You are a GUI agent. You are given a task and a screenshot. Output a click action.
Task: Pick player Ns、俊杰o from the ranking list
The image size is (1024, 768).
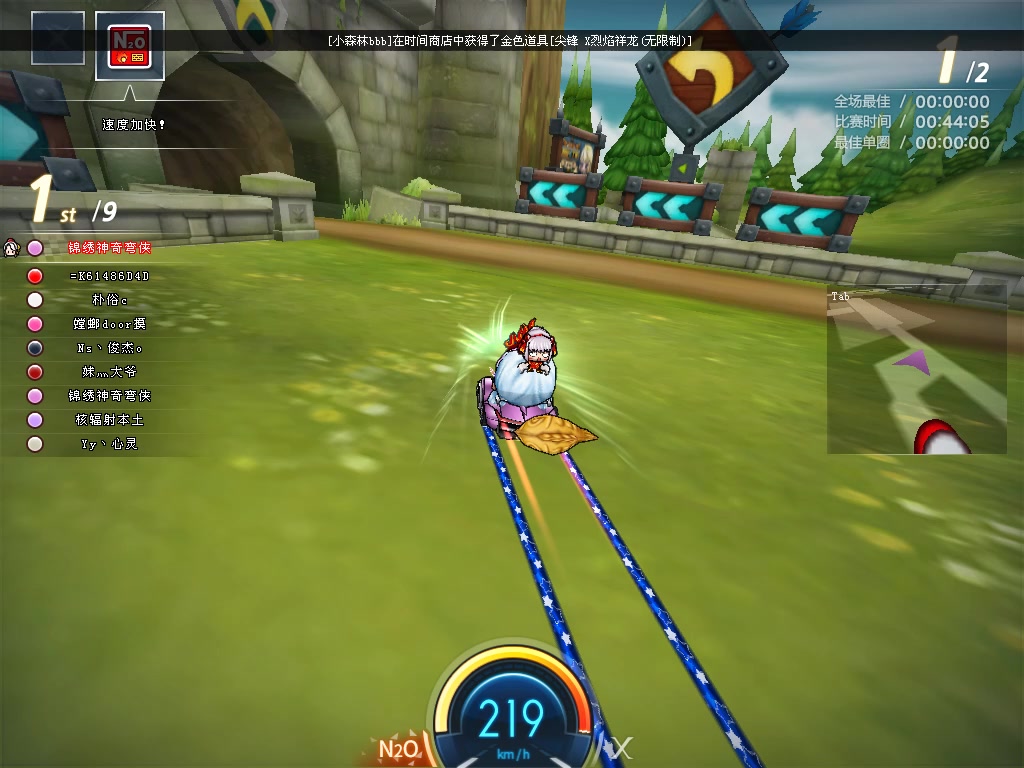[x=109, y=348]
